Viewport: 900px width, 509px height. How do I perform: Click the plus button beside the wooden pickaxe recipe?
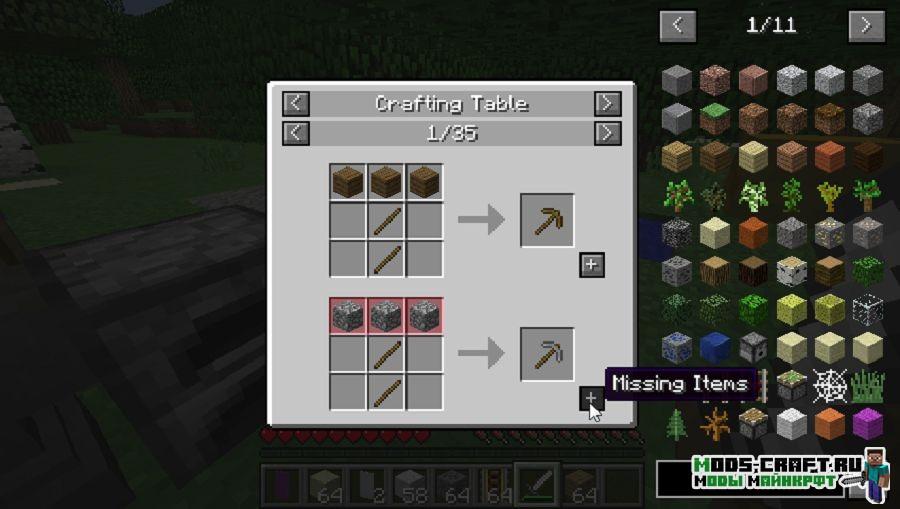tap(592, 265)
